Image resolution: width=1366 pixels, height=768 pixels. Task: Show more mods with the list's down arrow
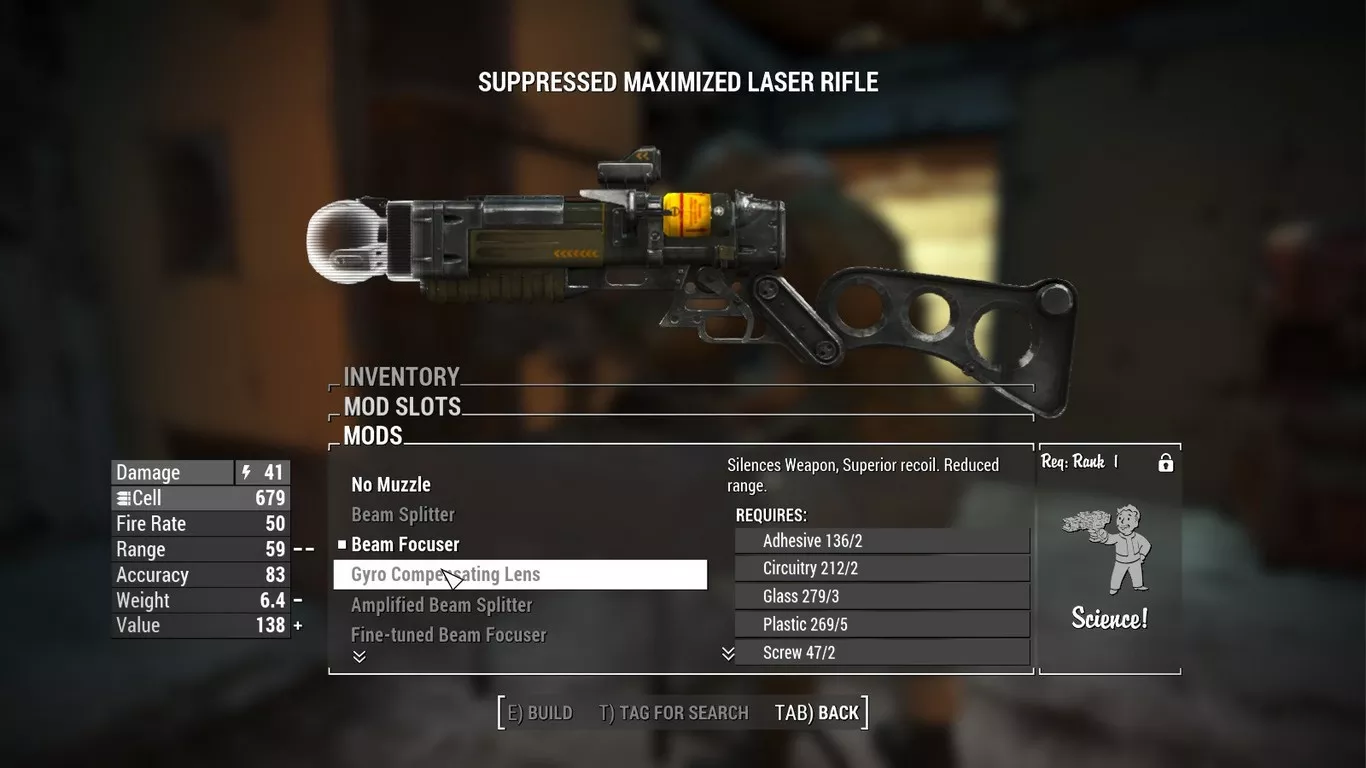click(359, 656)
